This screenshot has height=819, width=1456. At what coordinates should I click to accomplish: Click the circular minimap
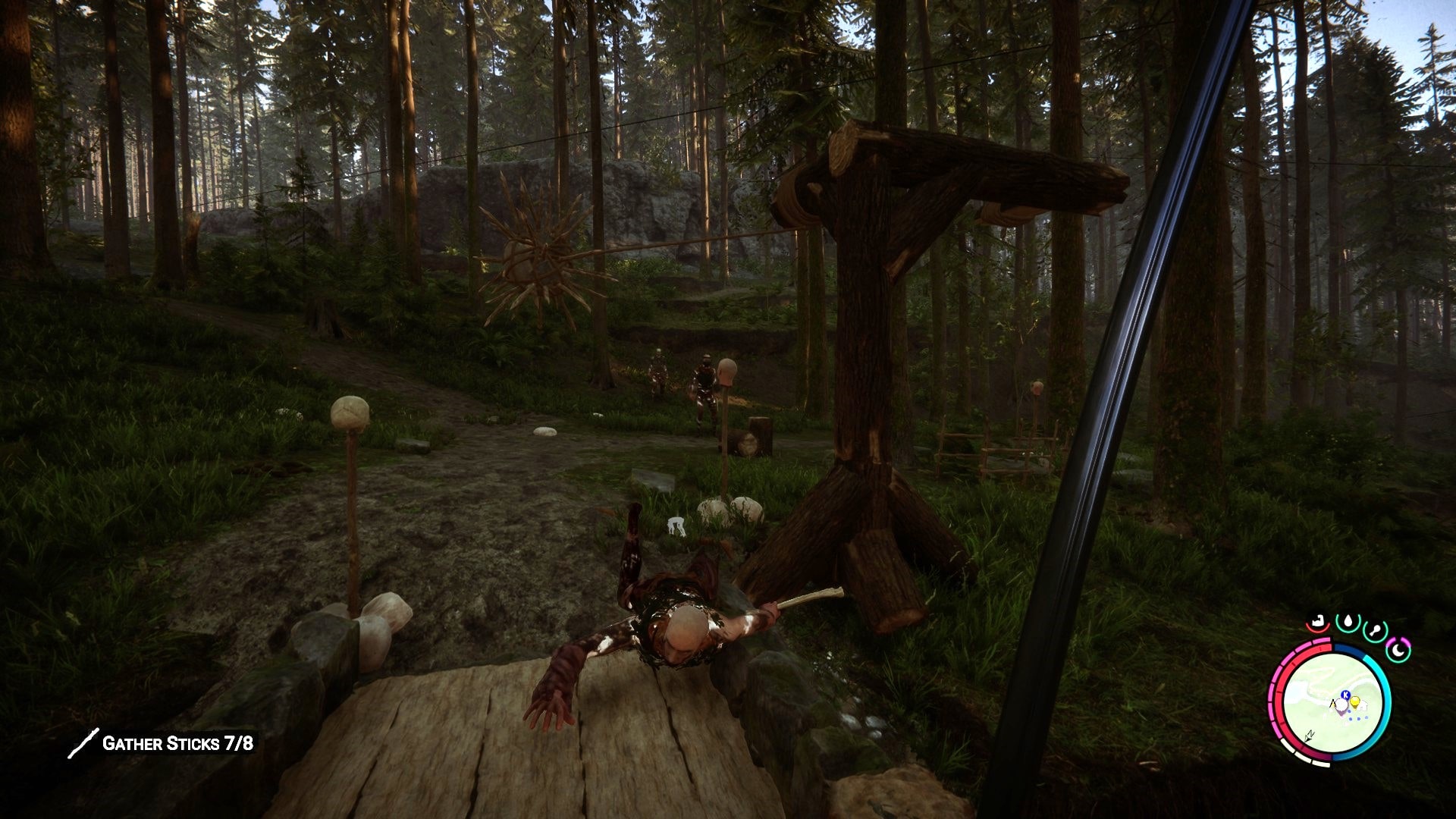[x=1332, y=703]
